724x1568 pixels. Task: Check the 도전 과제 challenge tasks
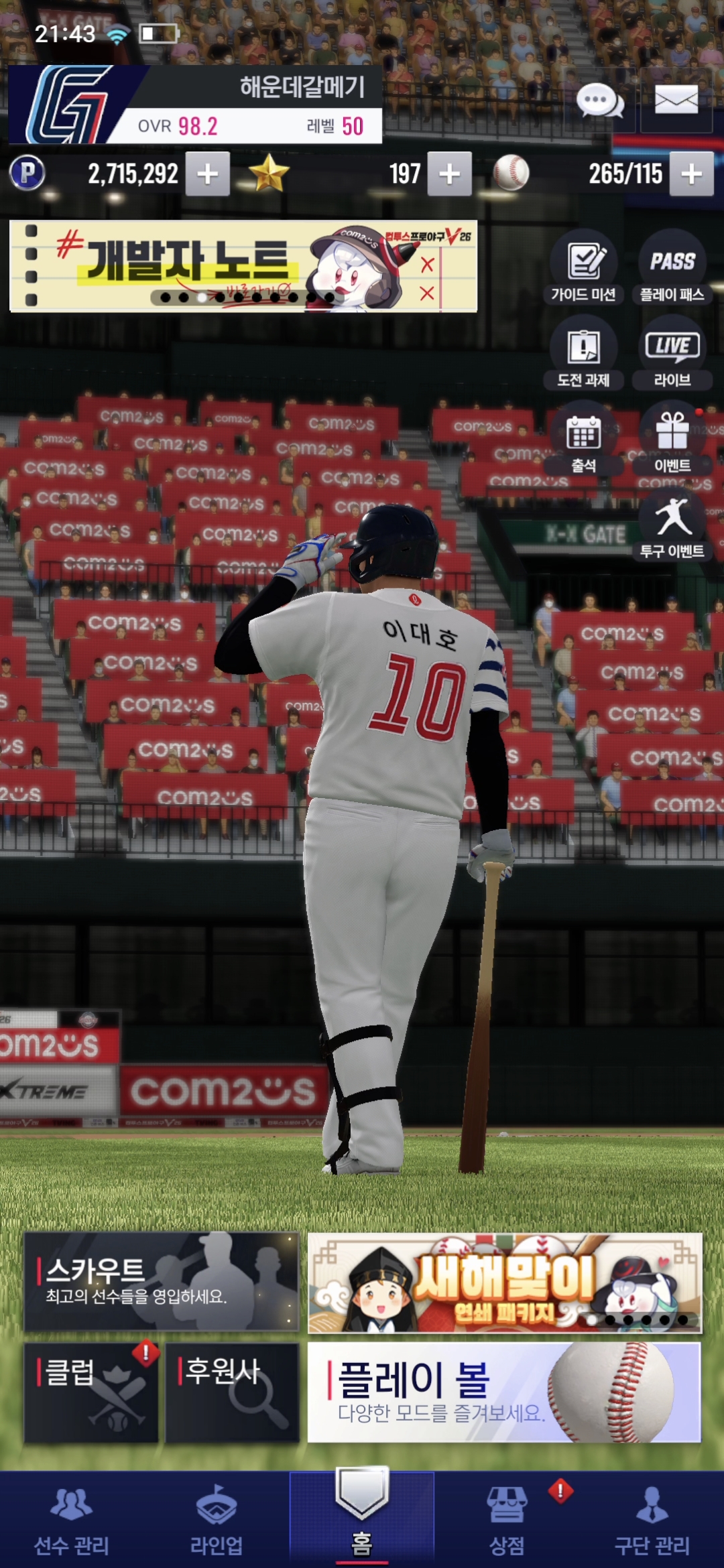[x=584, y=353]
